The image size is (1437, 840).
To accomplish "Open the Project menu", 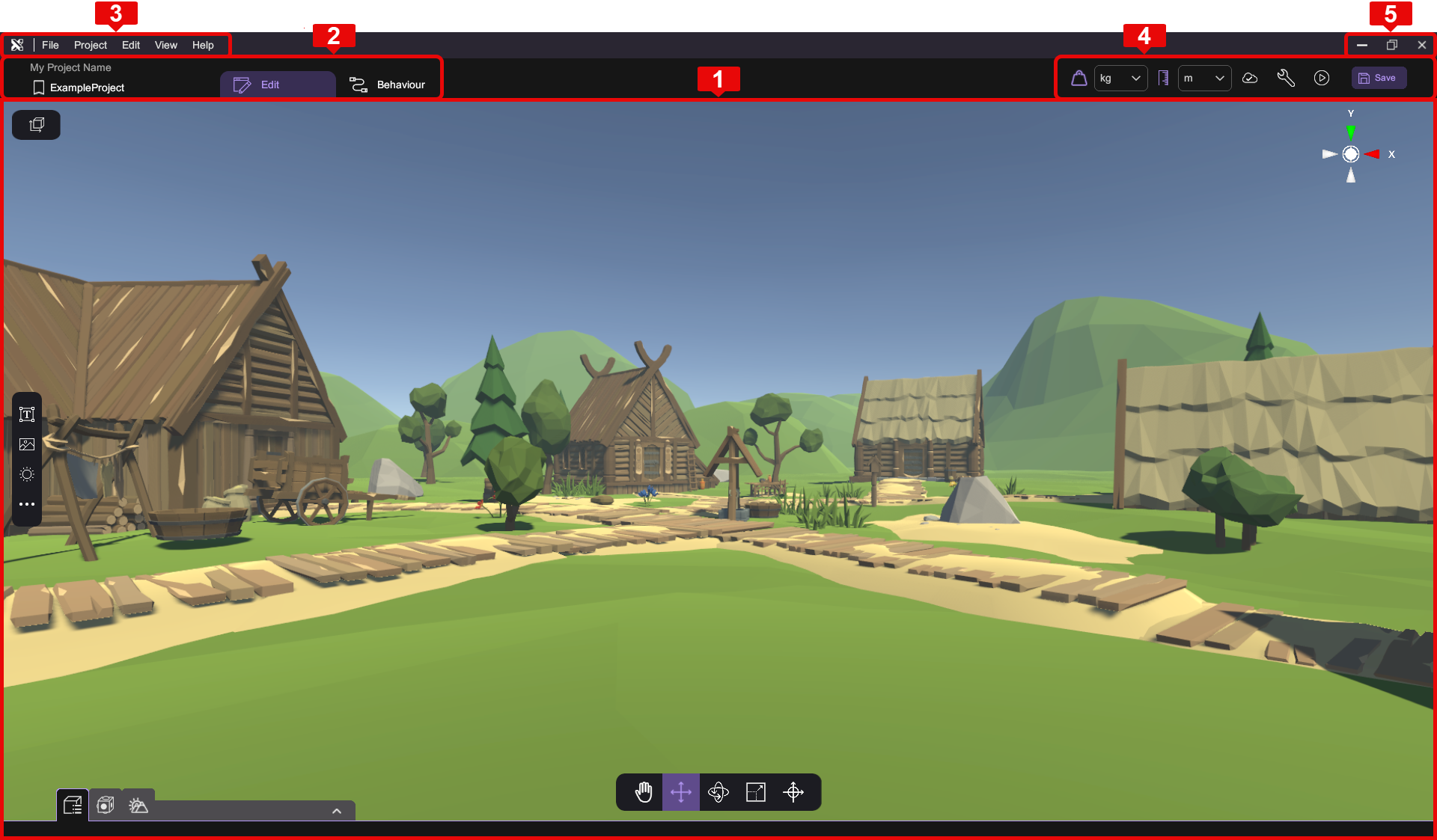I will tap(91, 45).
